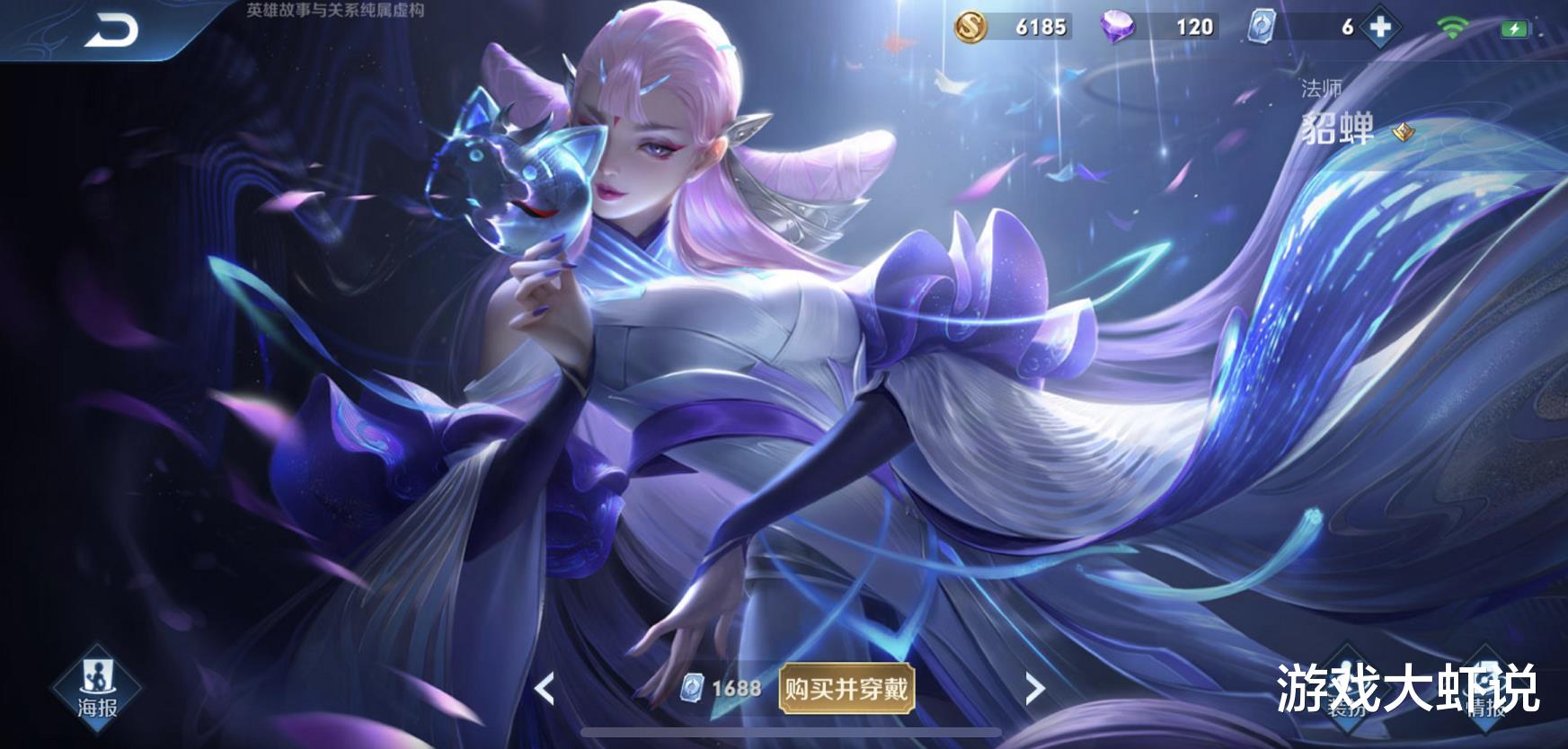Click the battery status indicator
1568x749 pixels.
1518,26
